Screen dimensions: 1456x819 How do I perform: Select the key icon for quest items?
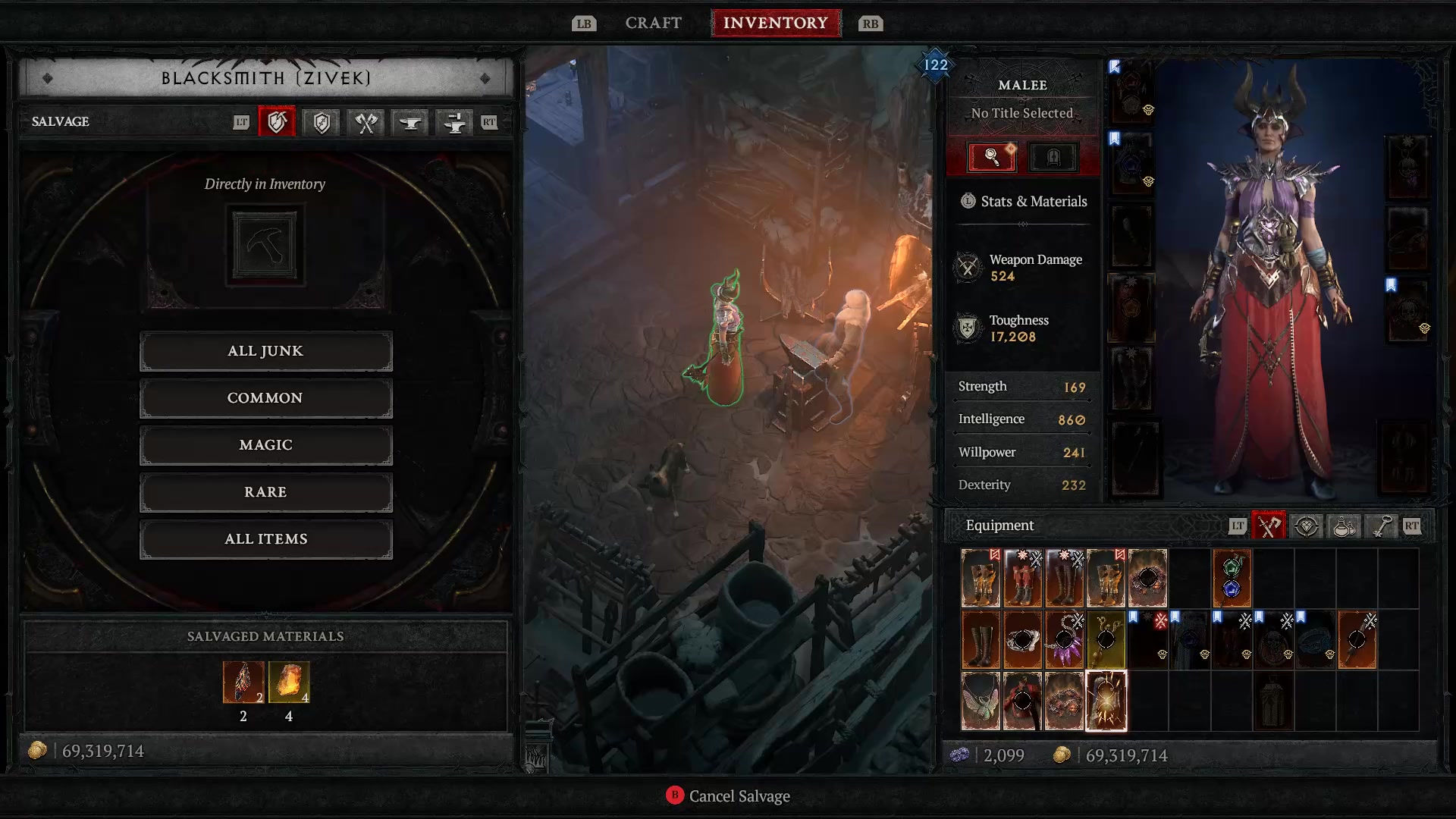click(1380, 526)
